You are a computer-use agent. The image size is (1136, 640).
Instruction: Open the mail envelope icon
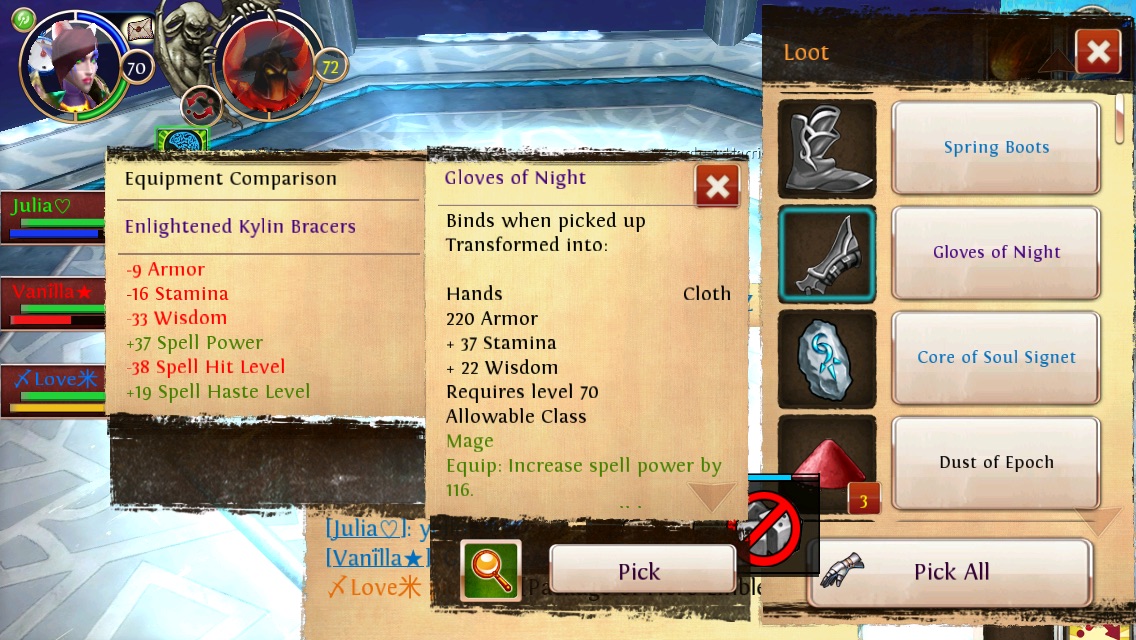(x=141, y=30)
